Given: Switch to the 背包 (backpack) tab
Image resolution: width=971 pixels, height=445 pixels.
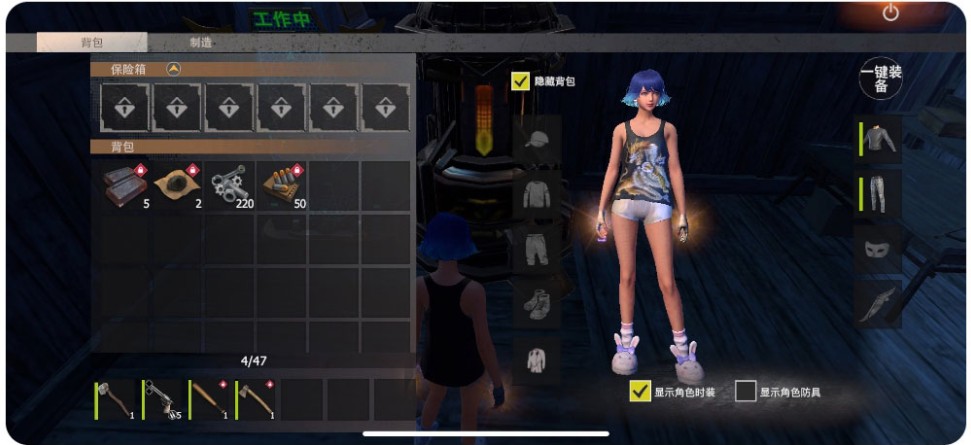Looking at the screenshot, I should click(91, 43).
